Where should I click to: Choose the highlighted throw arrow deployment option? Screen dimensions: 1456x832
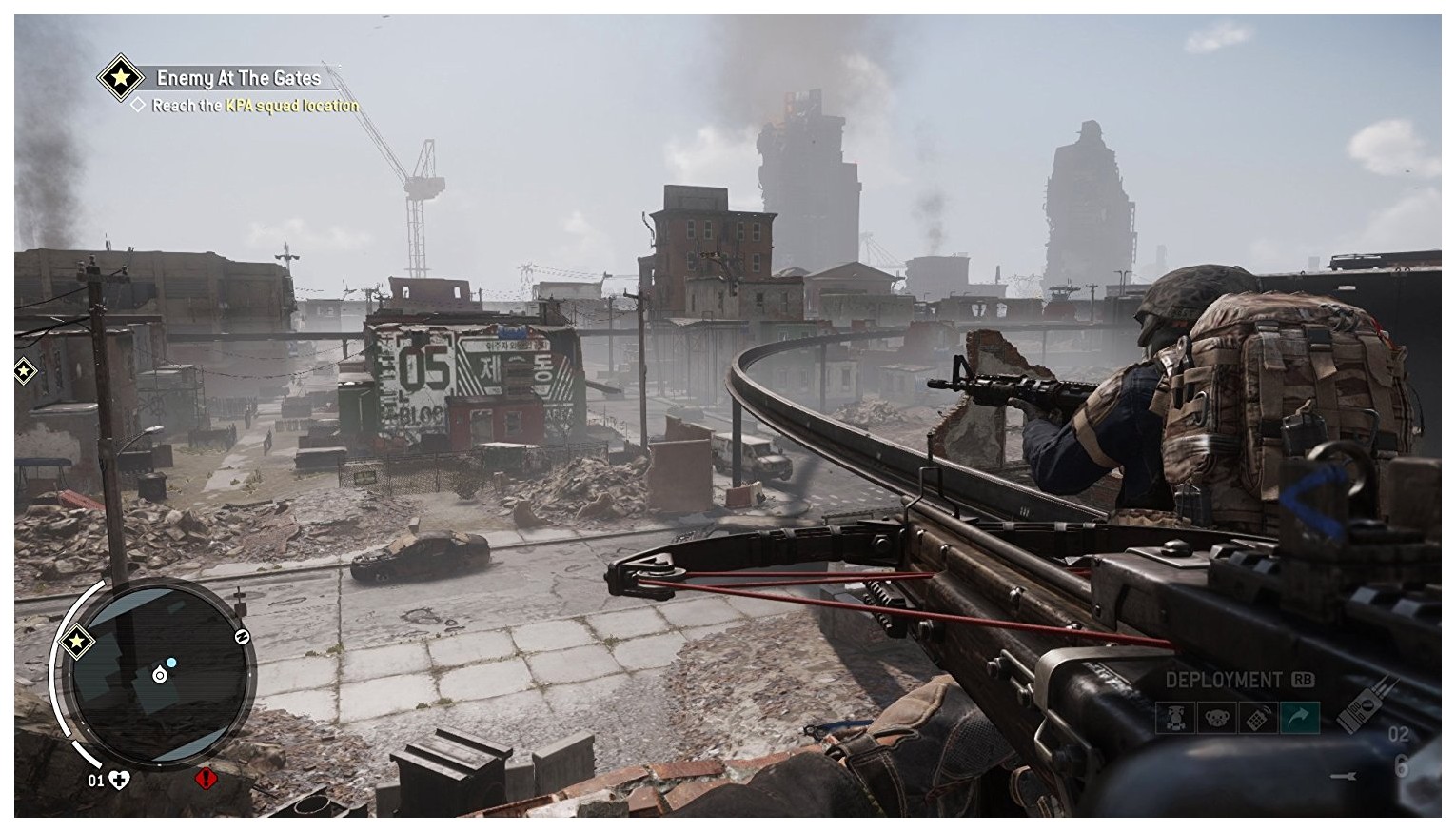point(1298,717)
